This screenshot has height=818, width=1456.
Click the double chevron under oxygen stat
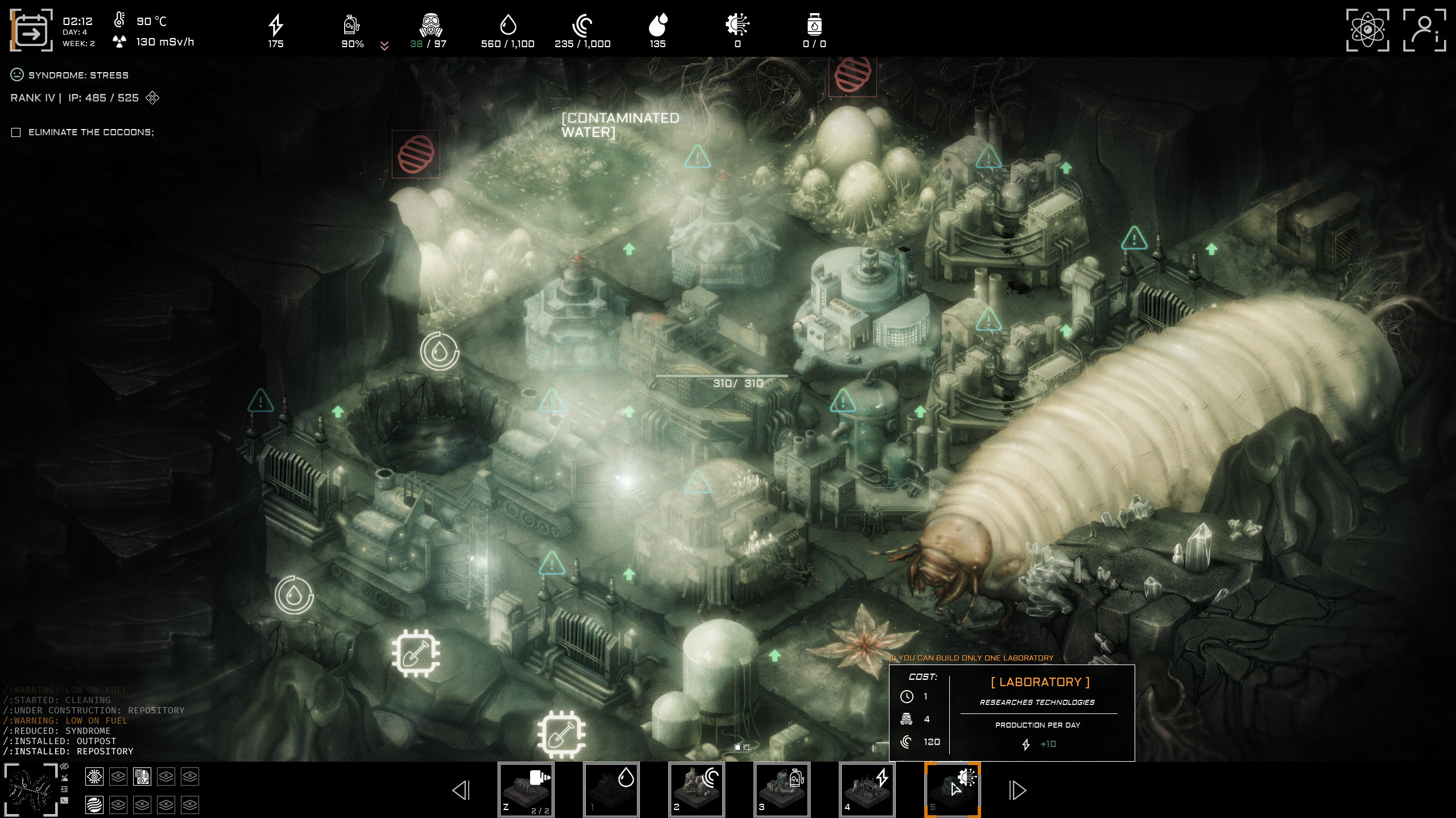pos(384,46)
